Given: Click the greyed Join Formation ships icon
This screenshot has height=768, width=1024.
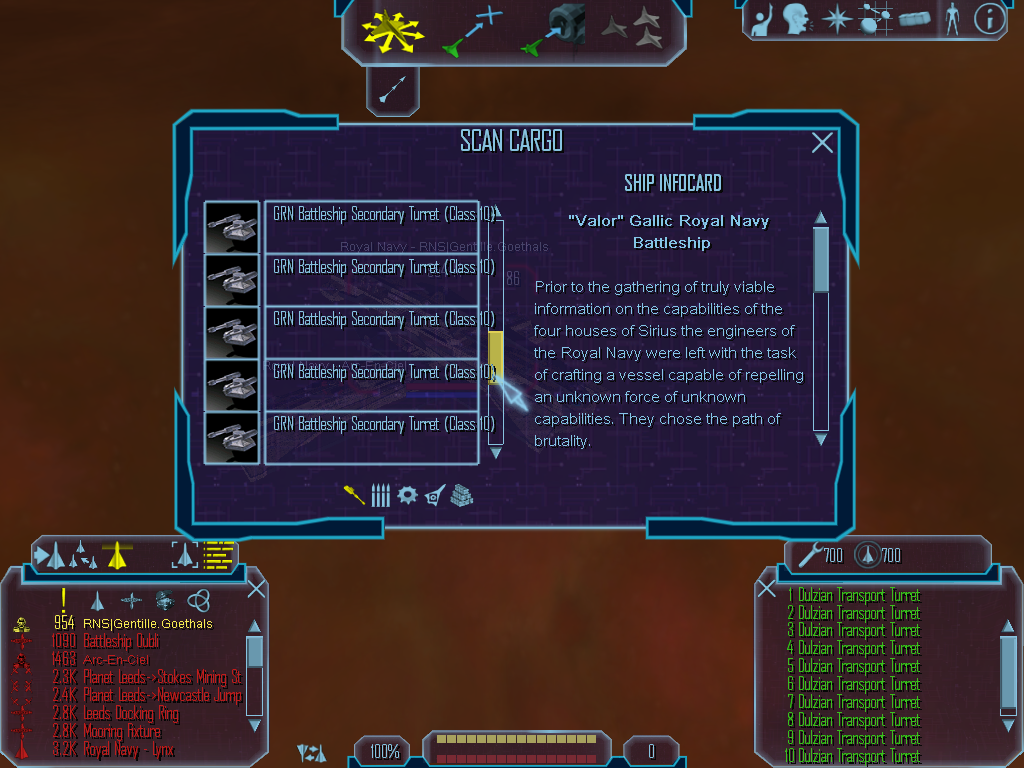Looking at the screenshot, I should (x=632, y=29).
